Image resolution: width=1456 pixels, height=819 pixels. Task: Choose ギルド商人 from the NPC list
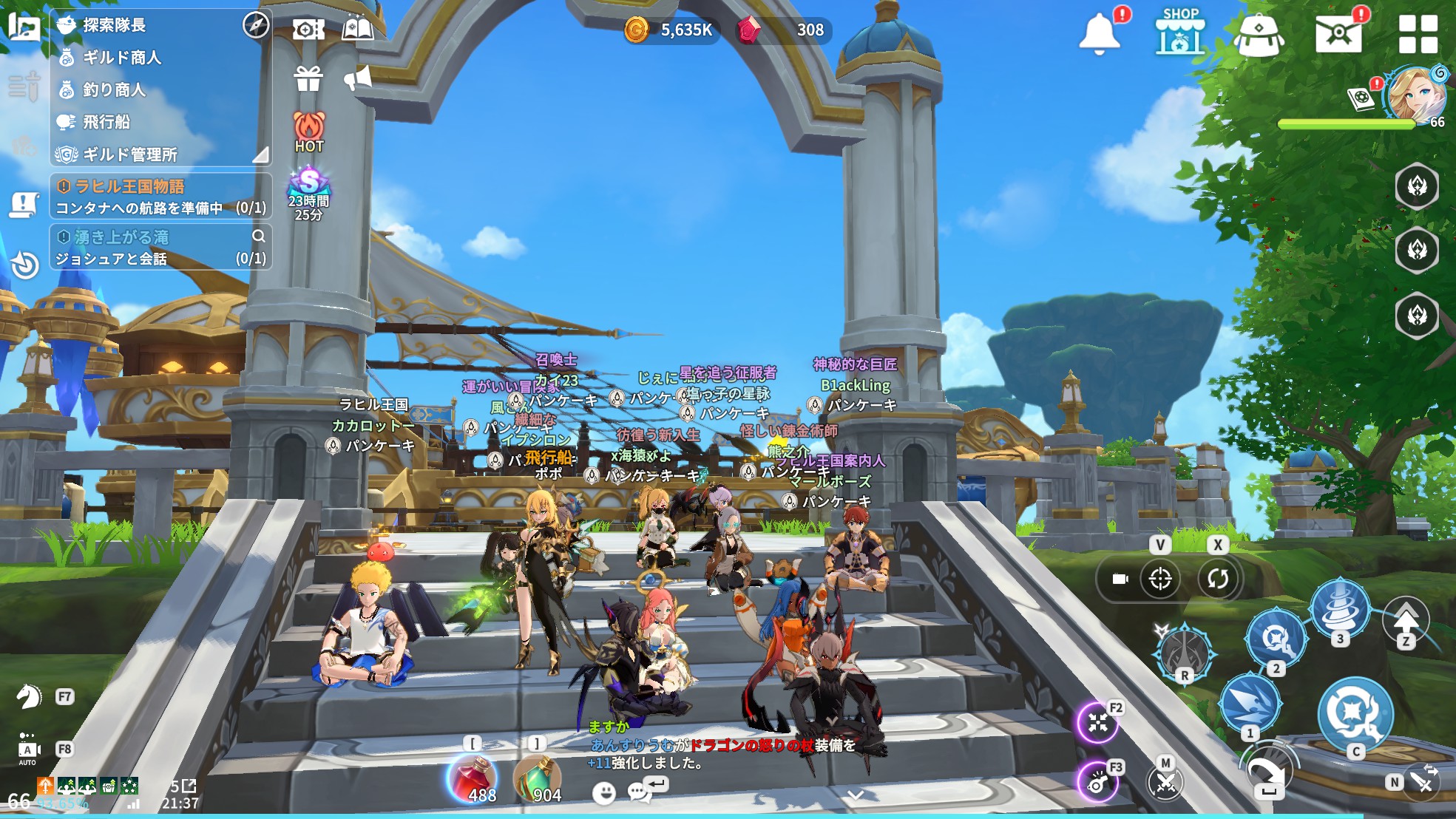pyautogui.click(x=122, y=58)
